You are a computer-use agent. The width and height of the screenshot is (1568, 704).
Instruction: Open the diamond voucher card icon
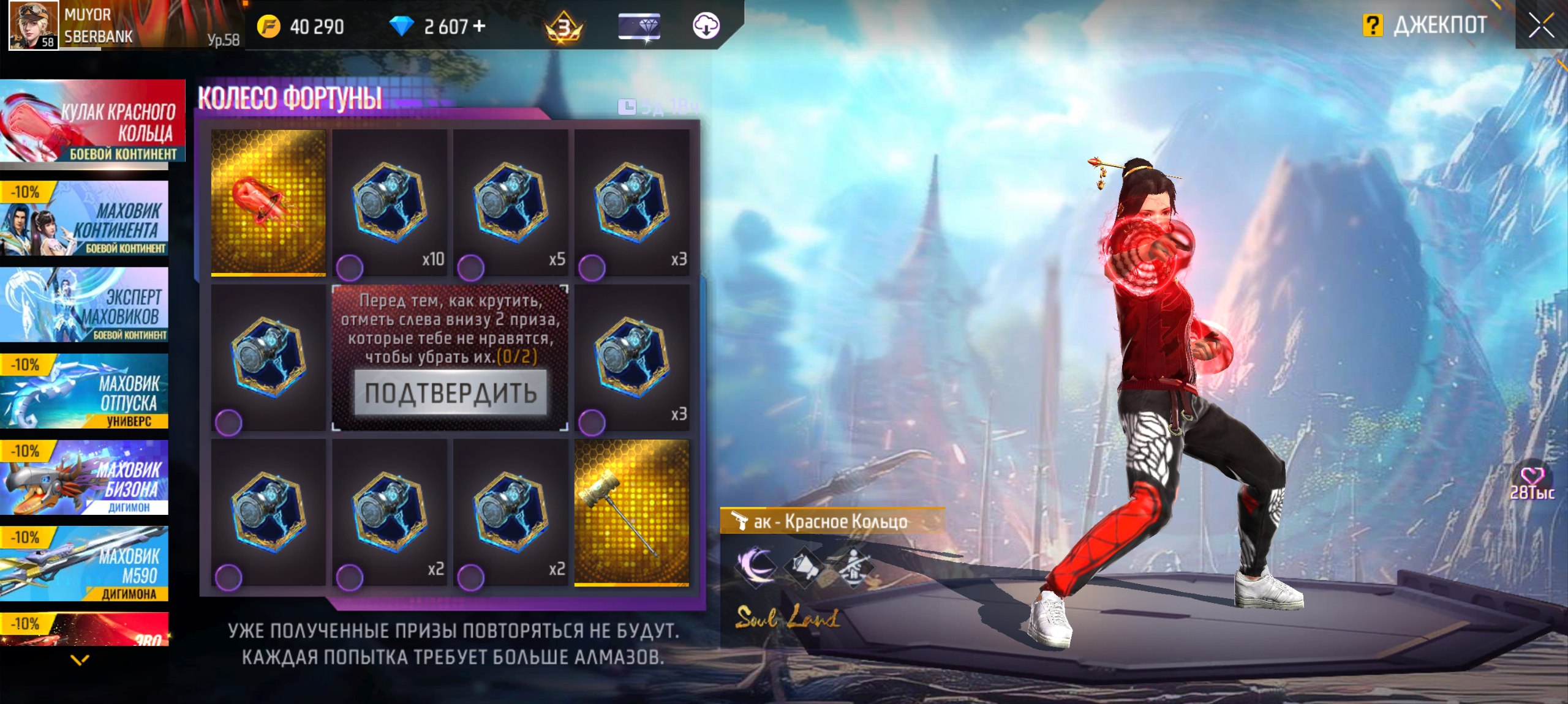pos(639,26)
